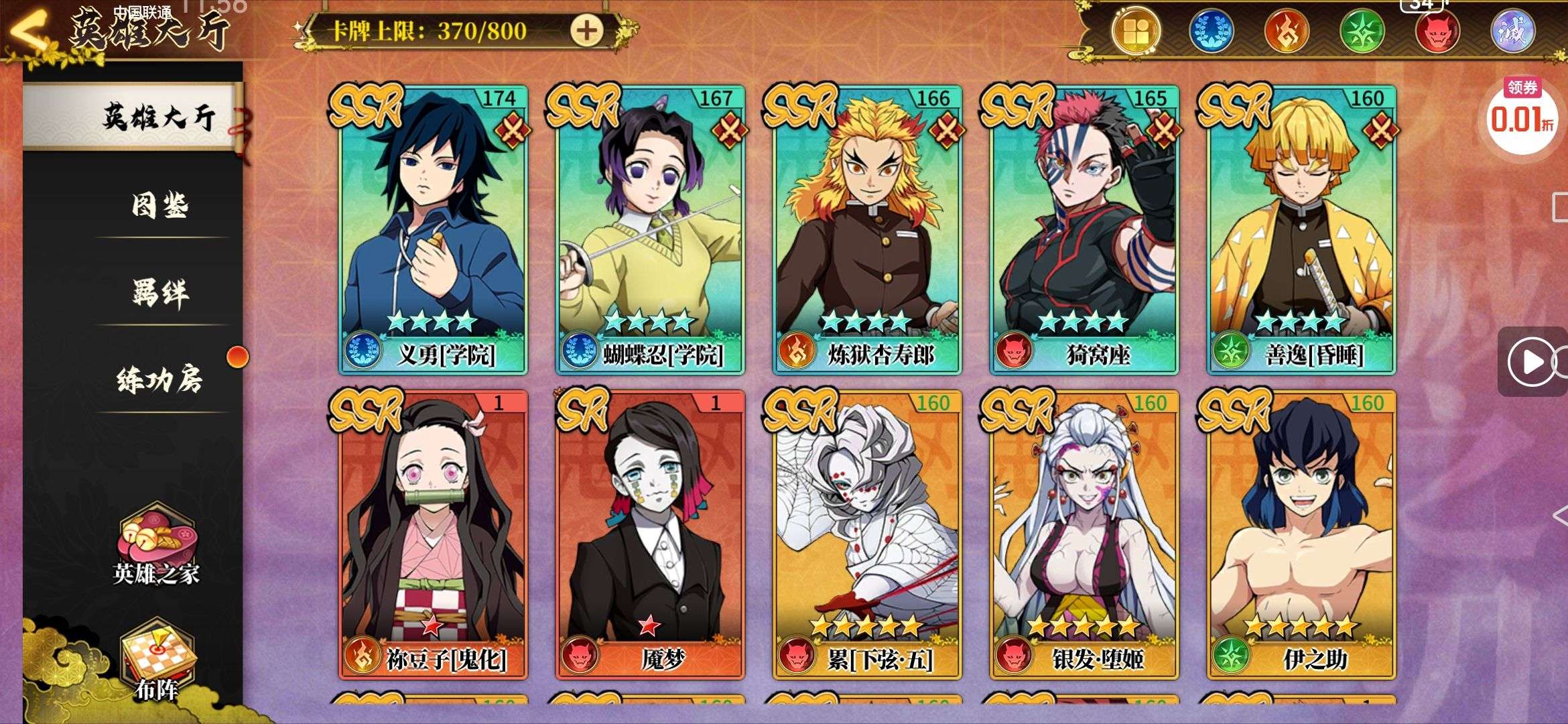Select the 义勇[学院] hero card

(433, 228)
